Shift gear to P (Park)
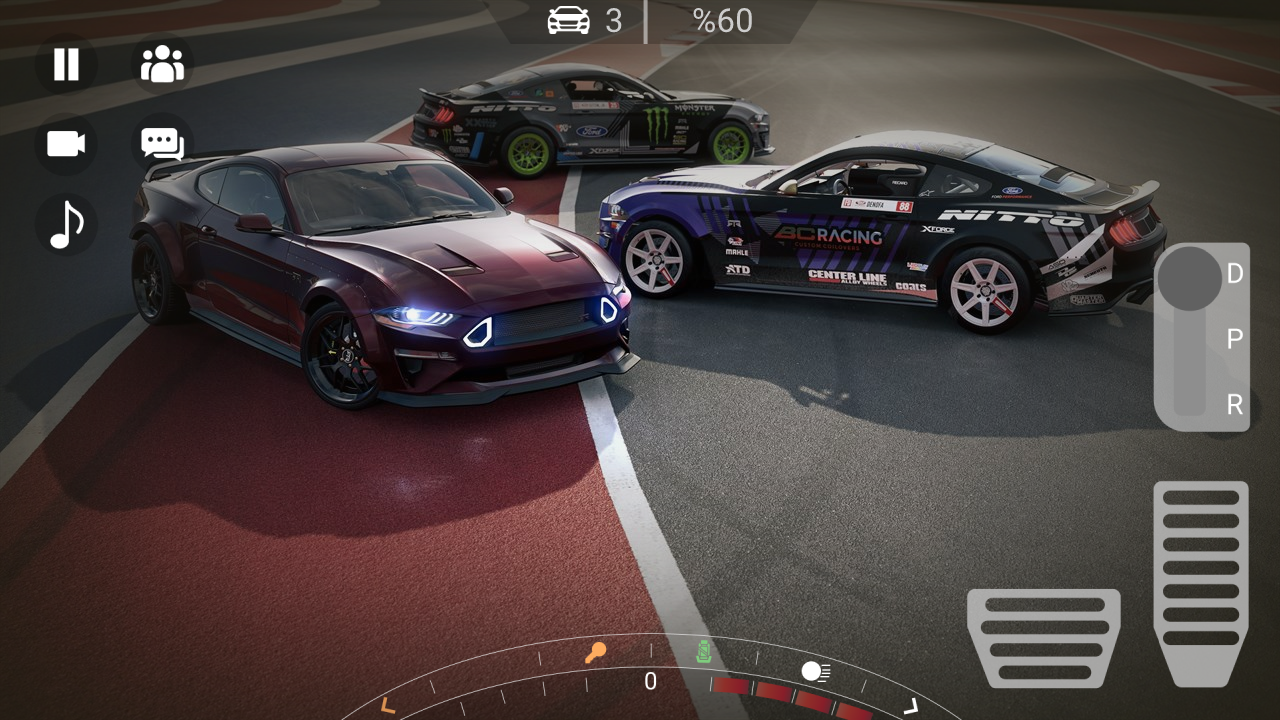The image size is (1280, 720). pos(1234,339)
